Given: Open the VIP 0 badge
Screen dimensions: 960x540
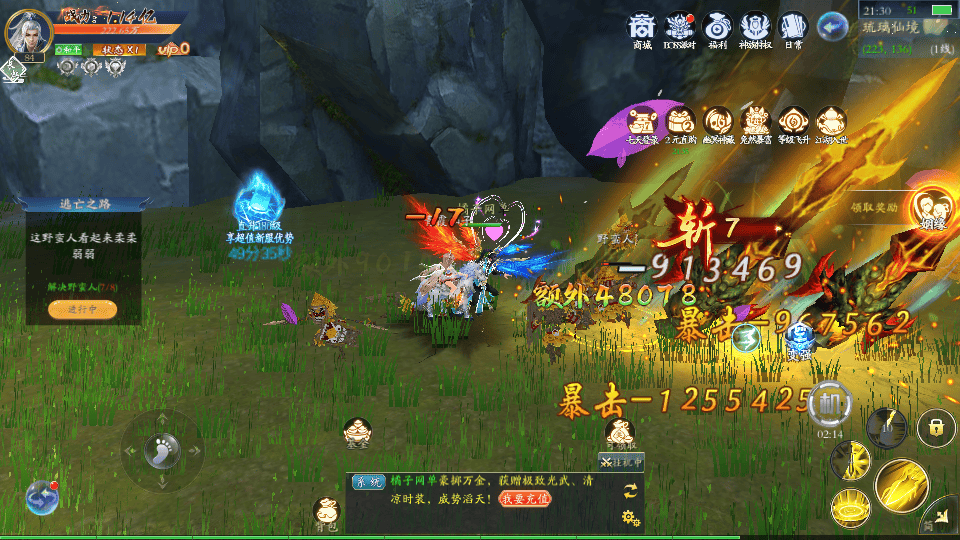Looking at the screenshot, I should coord(173,48).
